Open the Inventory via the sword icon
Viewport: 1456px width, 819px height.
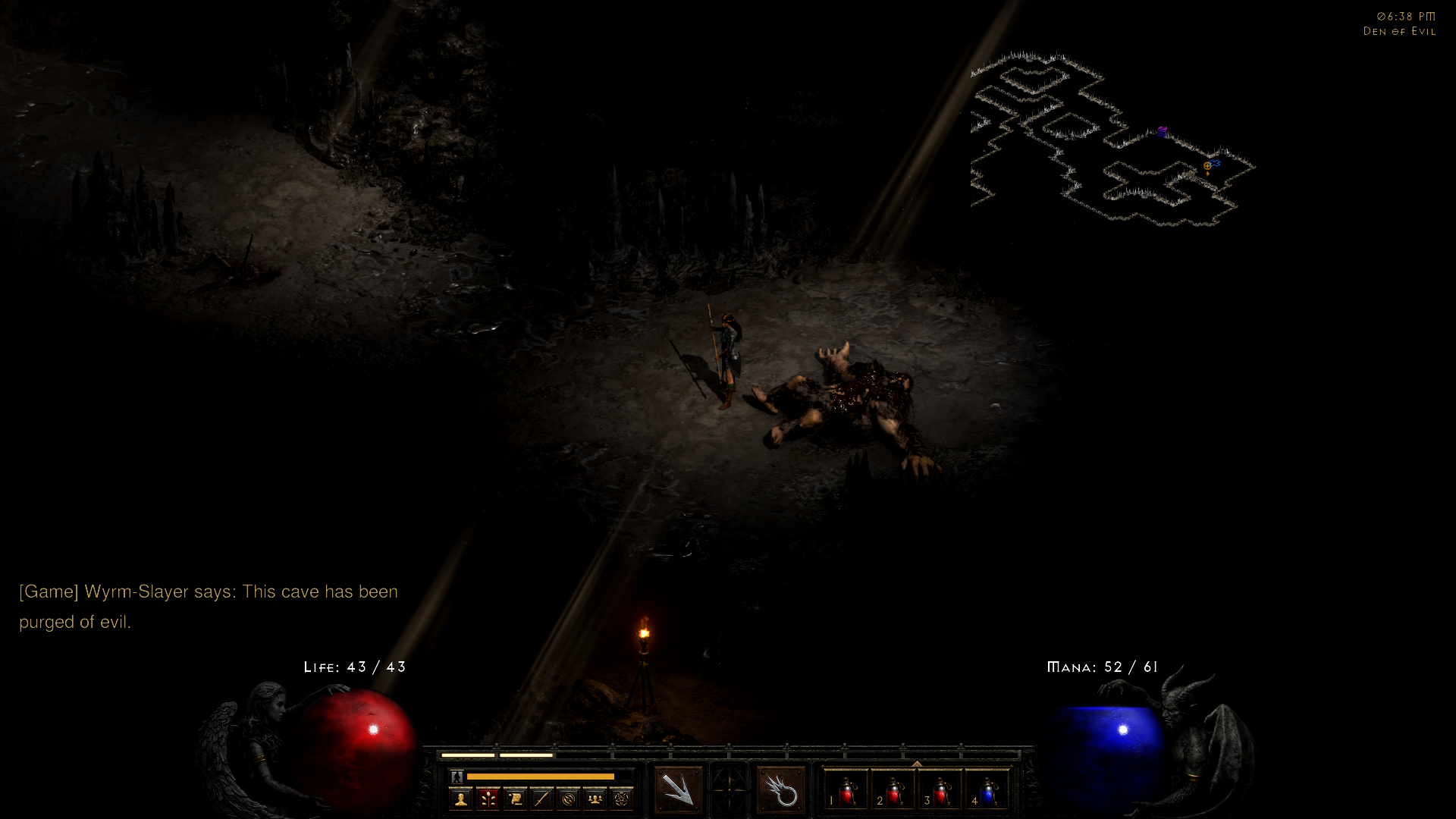coord(543,797)
